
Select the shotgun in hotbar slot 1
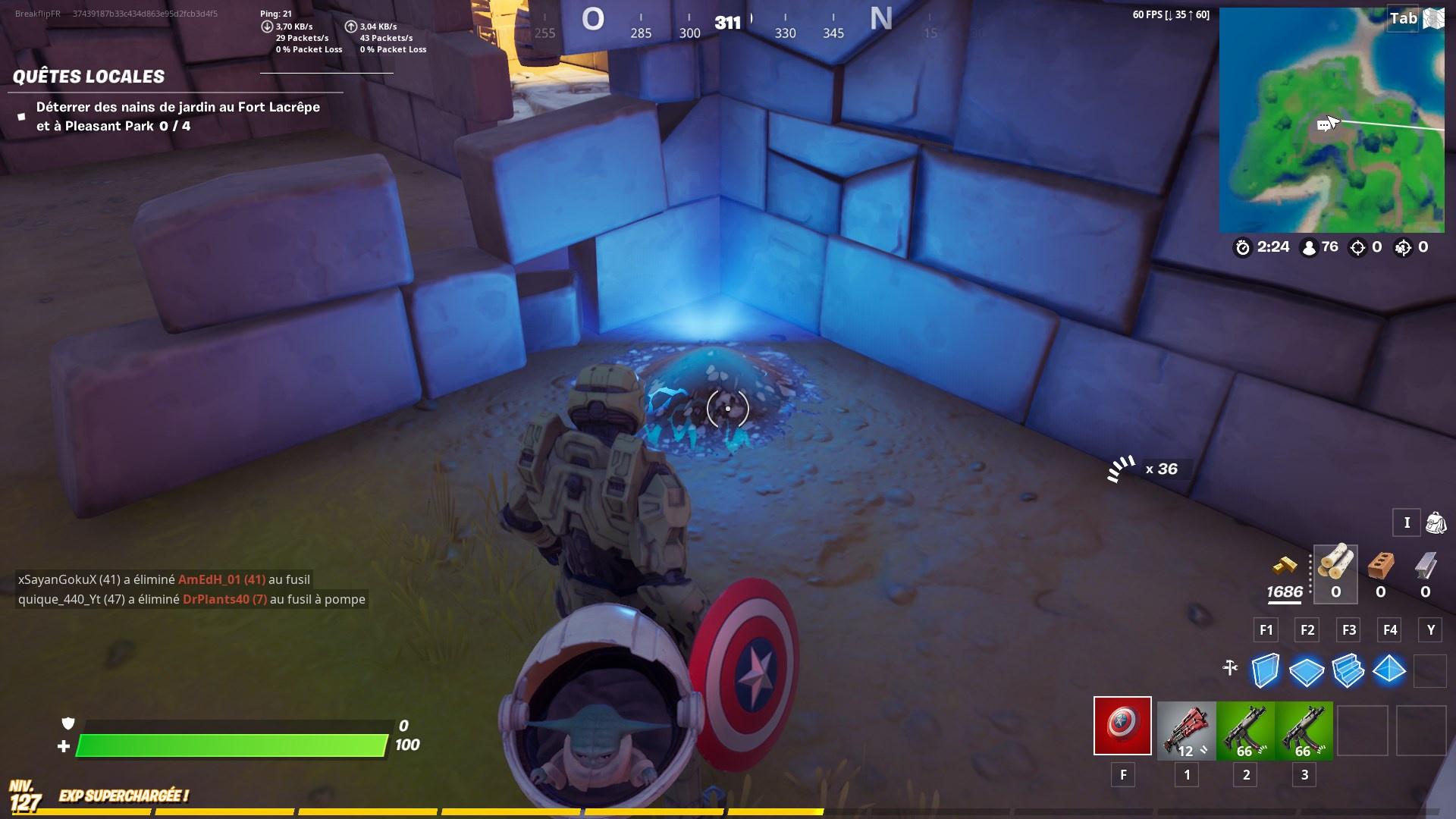coord(1185,726)
